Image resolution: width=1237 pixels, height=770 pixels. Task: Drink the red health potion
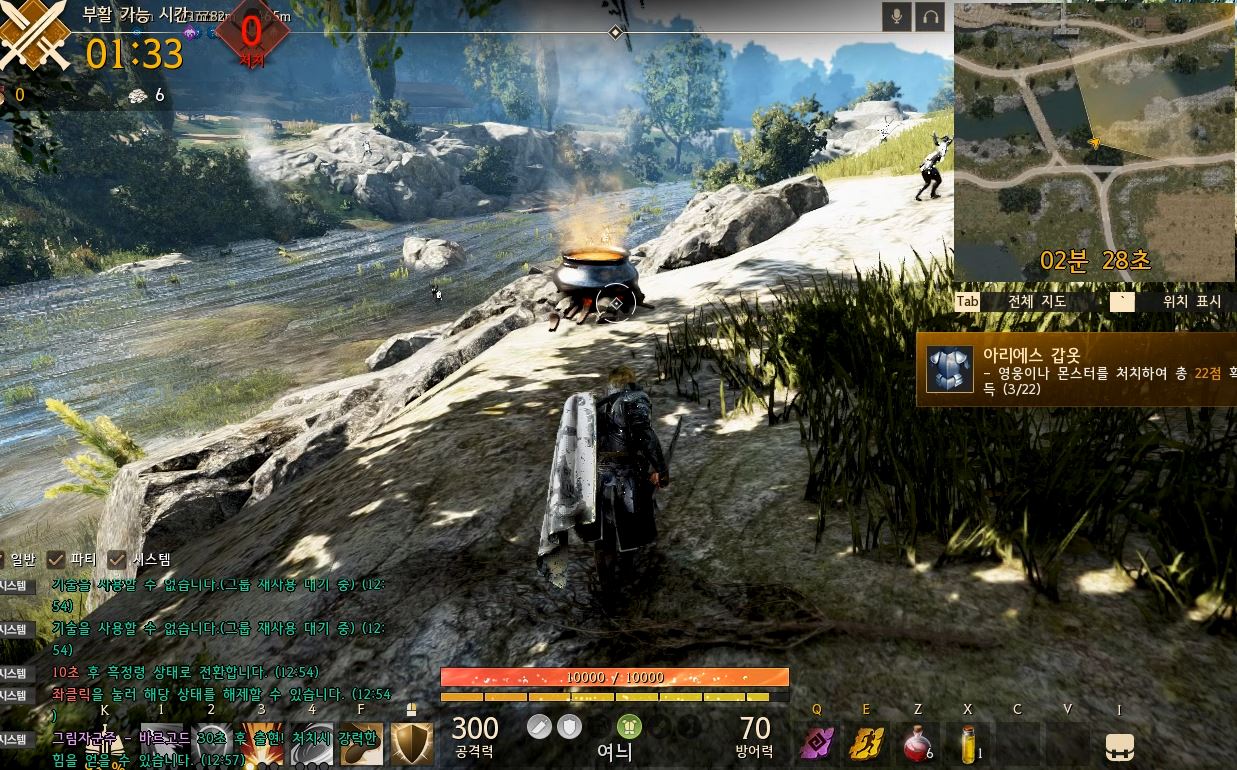point(917,745)
